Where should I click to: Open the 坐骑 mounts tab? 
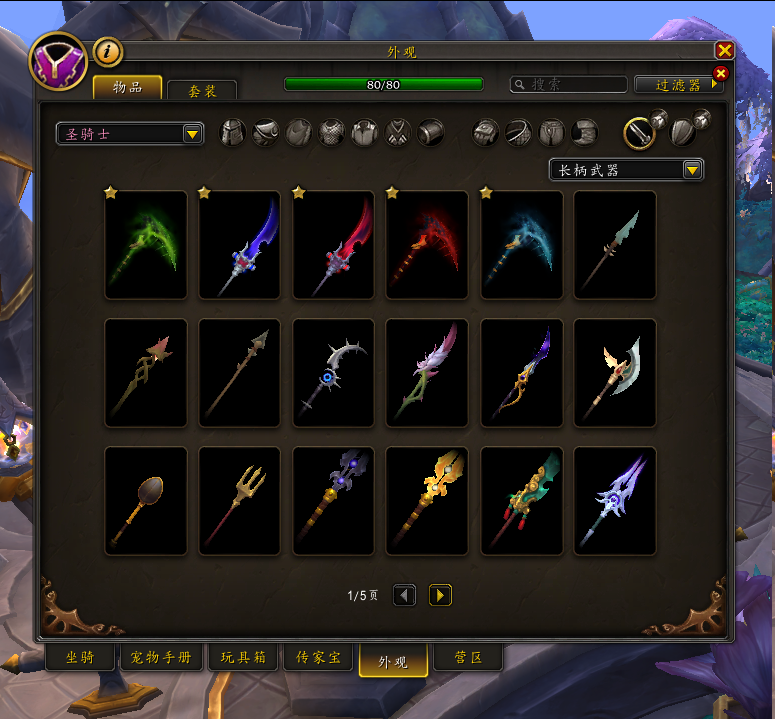tap(80, 658)
